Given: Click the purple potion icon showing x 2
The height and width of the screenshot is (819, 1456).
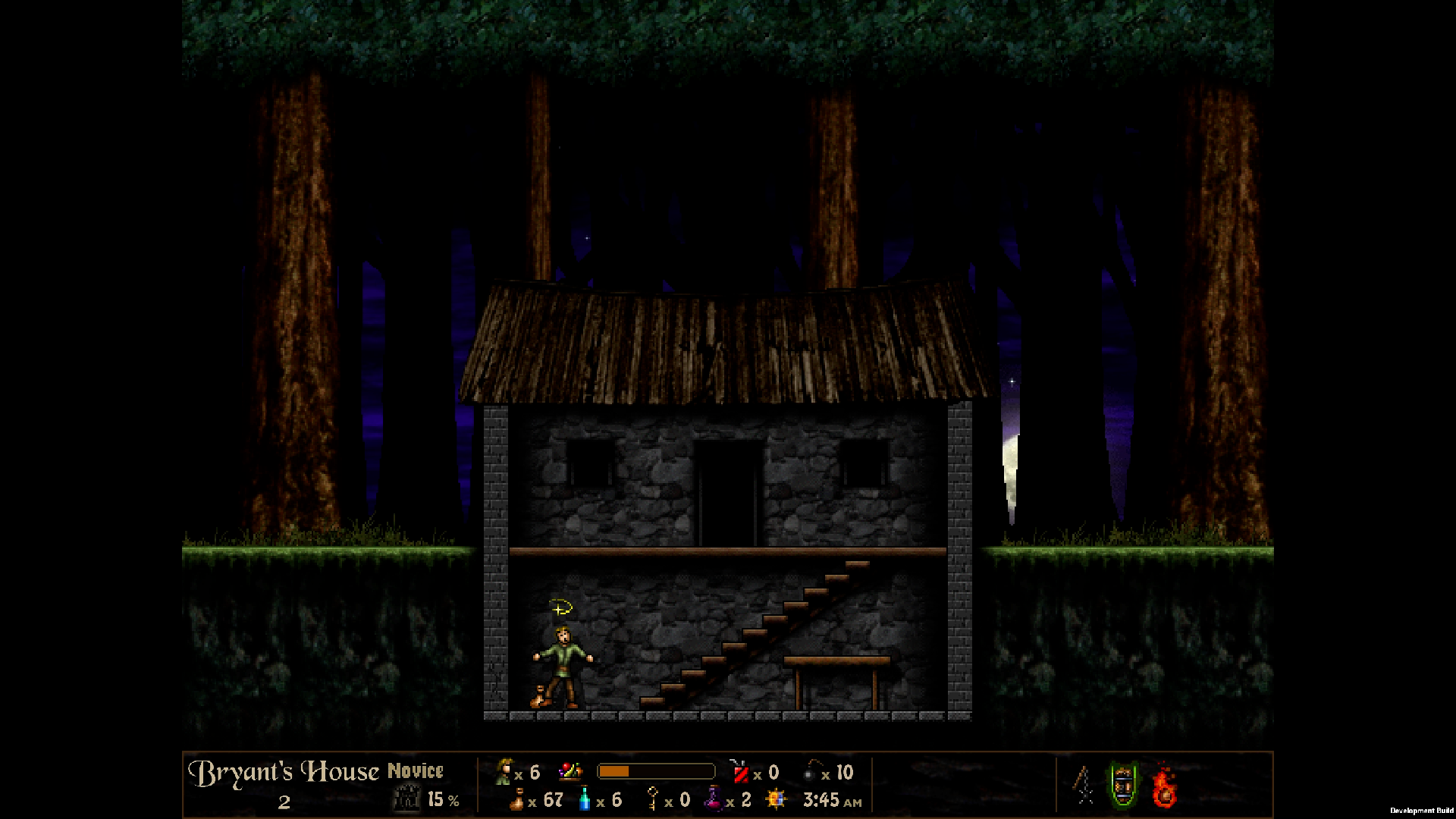Looking at the screenshot, I should point(715,799).
